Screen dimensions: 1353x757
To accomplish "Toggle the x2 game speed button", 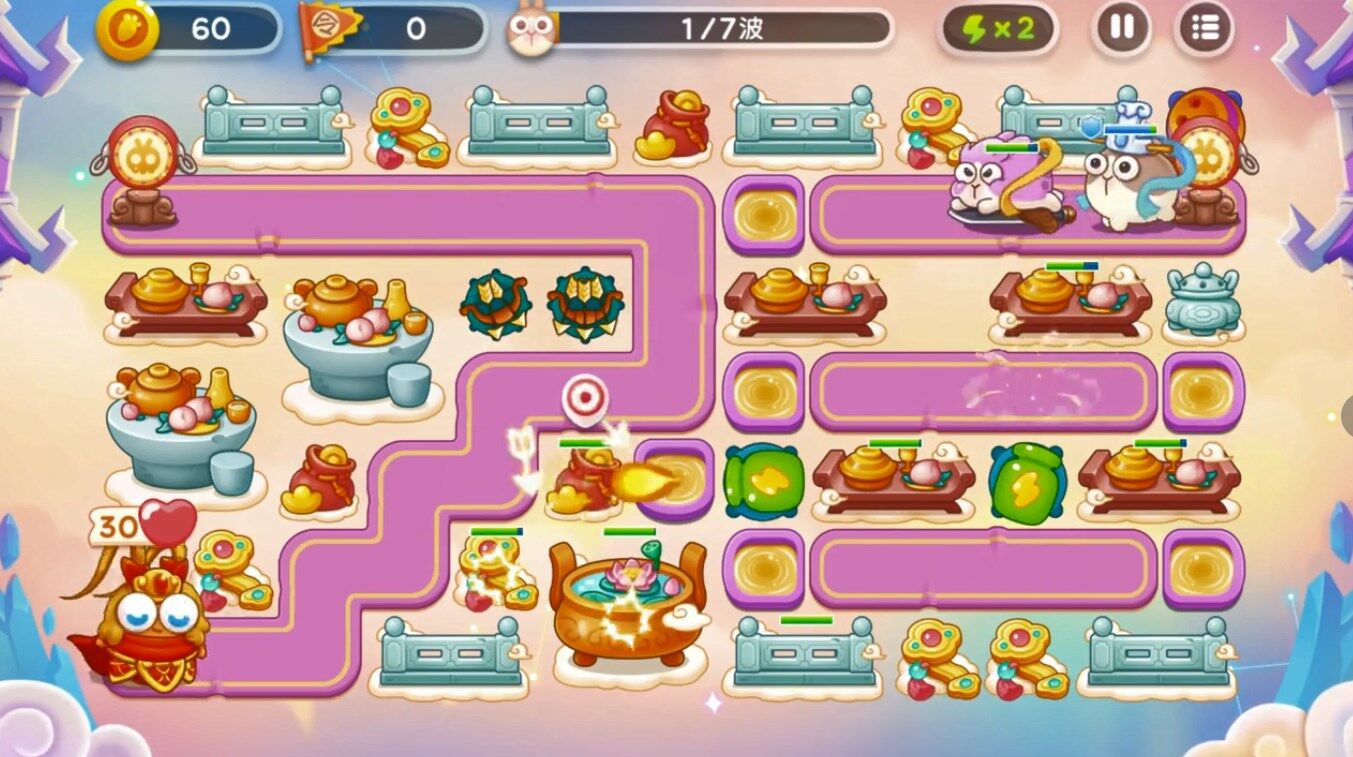I will [998, 29].
